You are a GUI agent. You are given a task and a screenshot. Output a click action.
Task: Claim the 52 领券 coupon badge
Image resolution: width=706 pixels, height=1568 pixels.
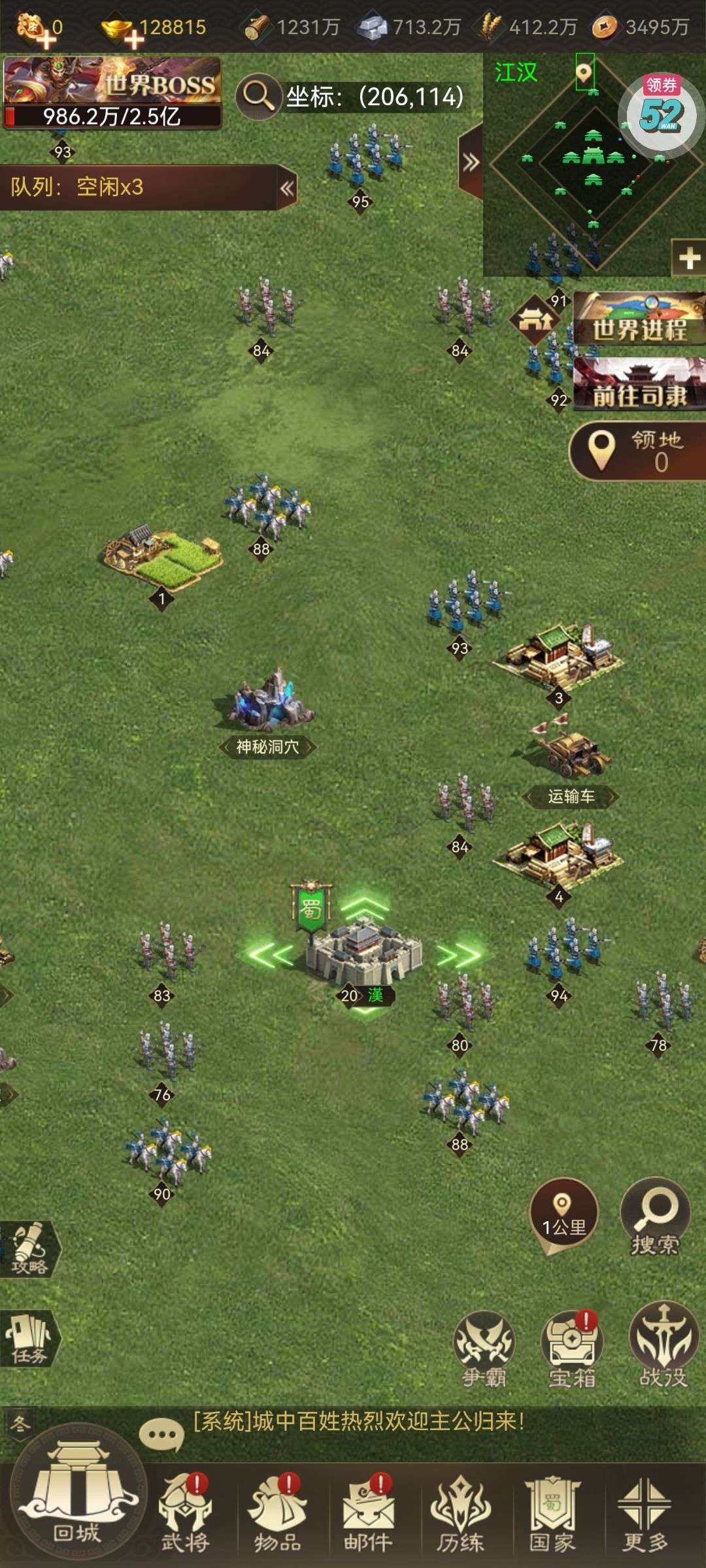[x=662, y=113]
